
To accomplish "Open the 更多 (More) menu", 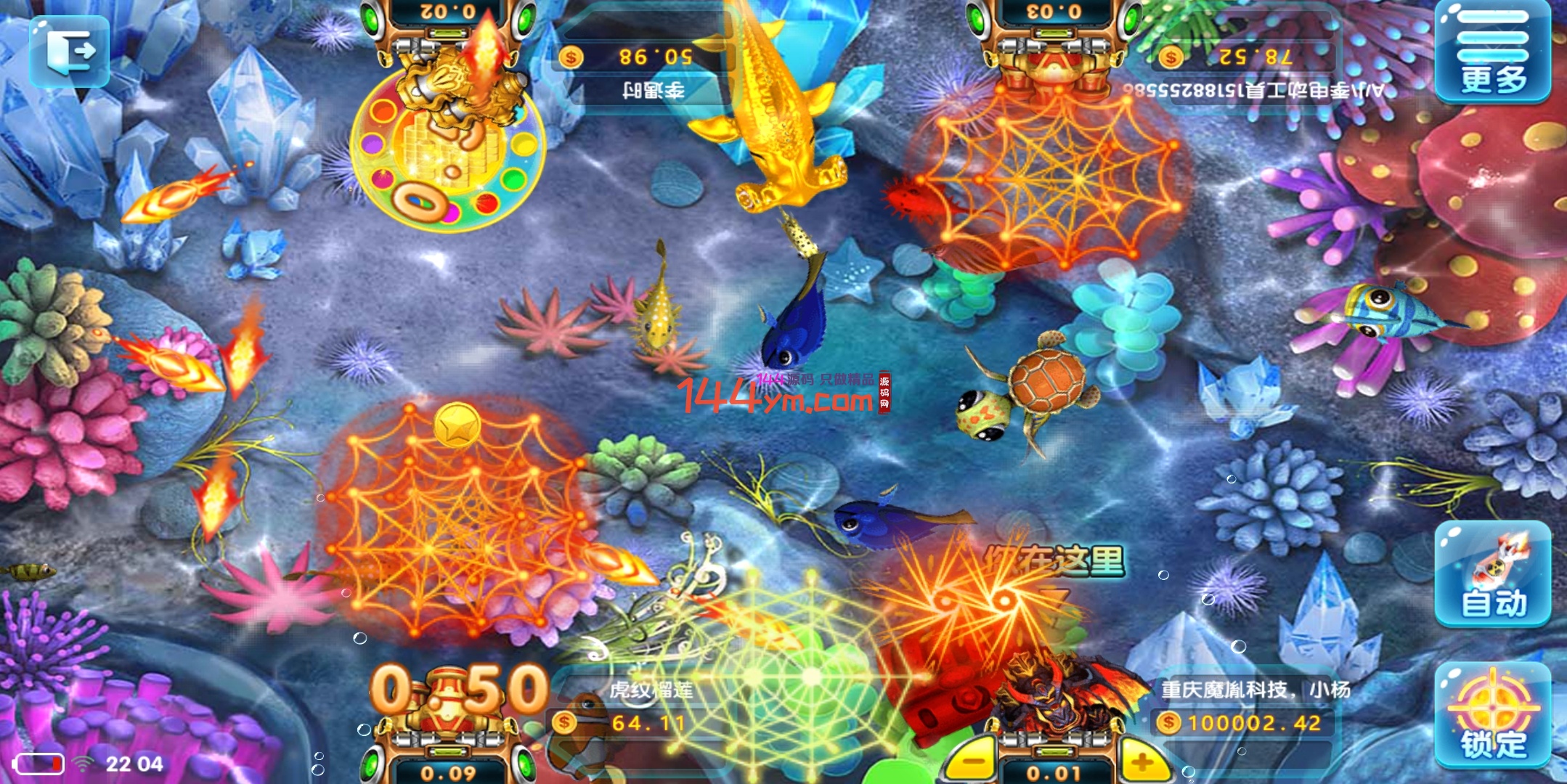I will (1492, 53).
